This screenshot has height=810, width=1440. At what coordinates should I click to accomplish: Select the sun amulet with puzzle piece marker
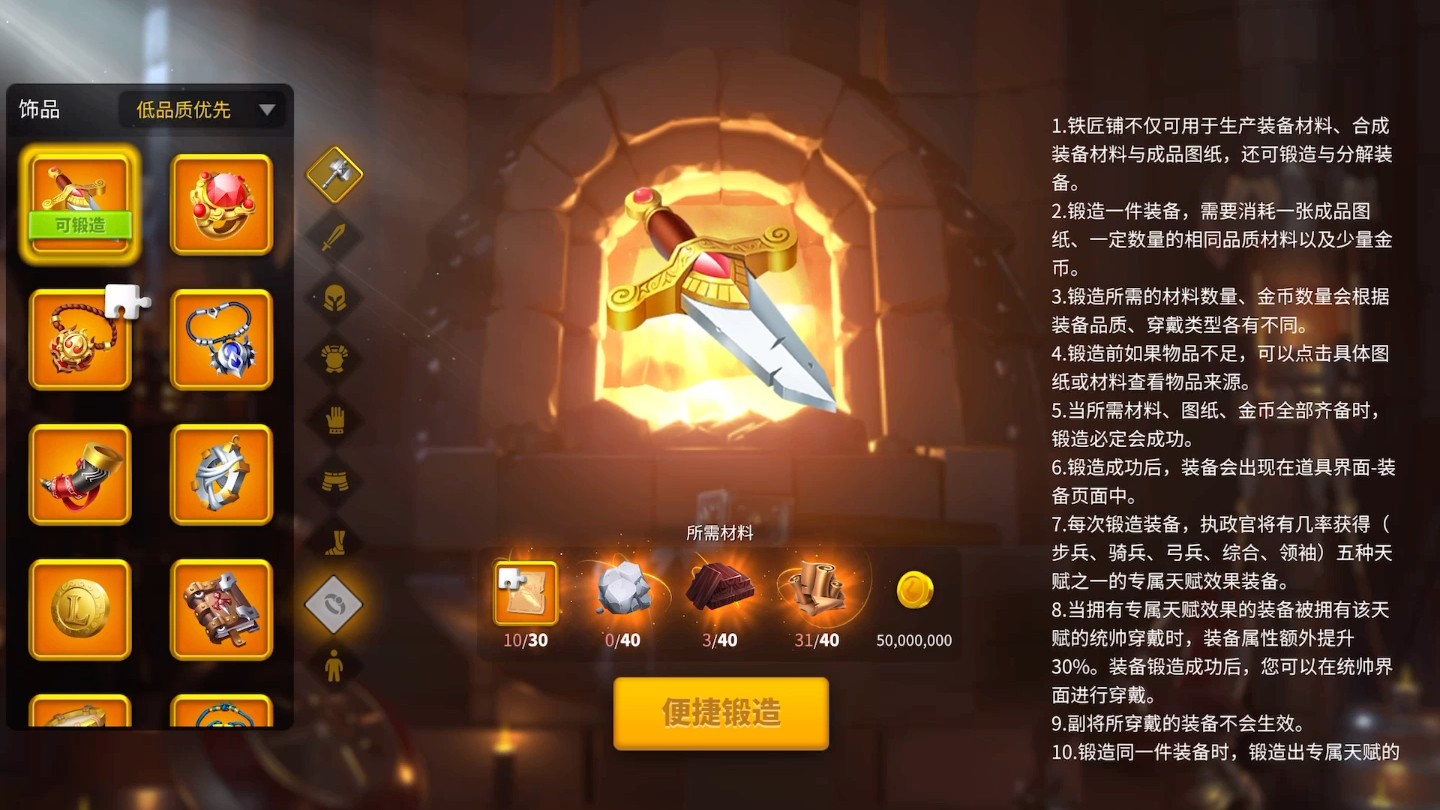(80, 339)
